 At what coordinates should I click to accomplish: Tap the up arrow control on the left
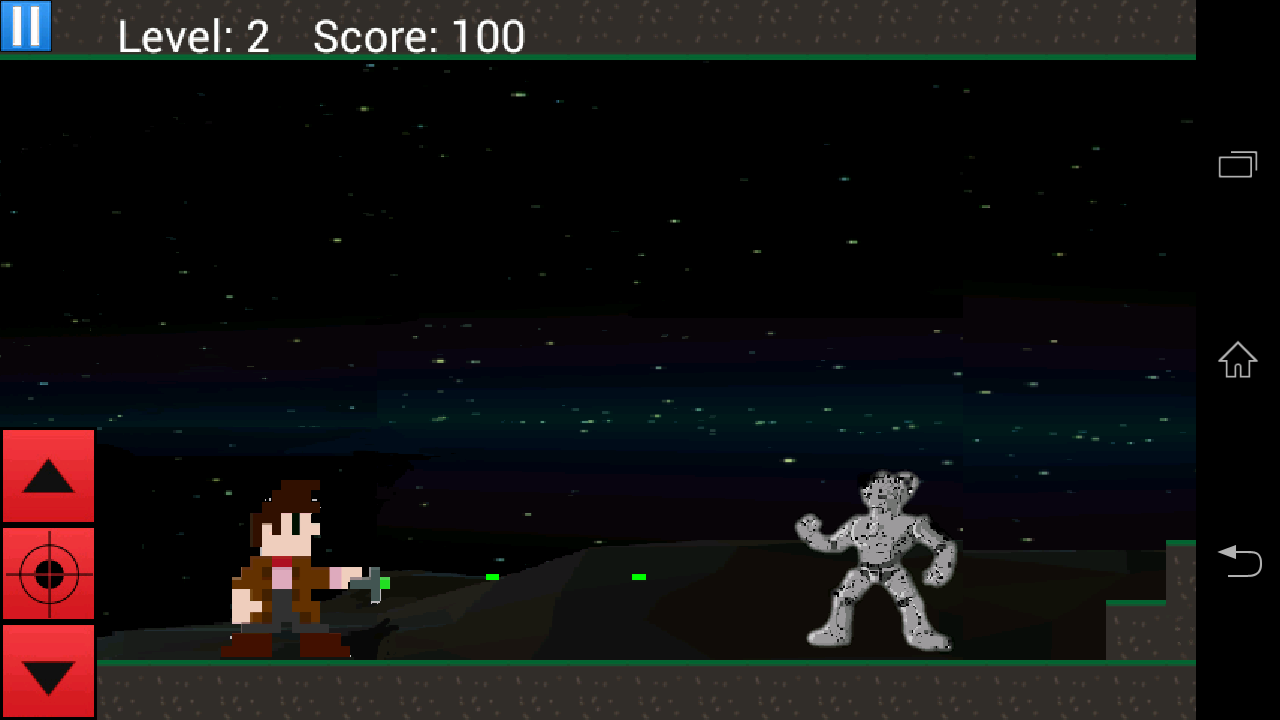click(x=48, y=476)
